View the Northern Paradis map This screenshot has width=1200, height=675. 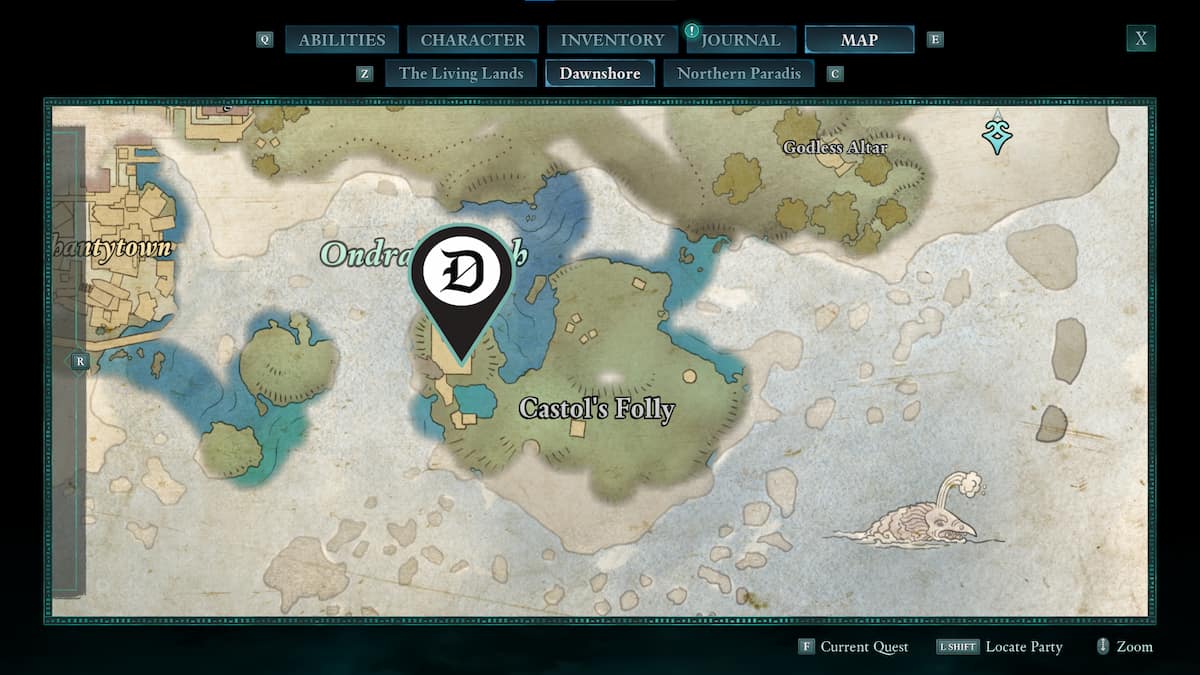point(739,73)
